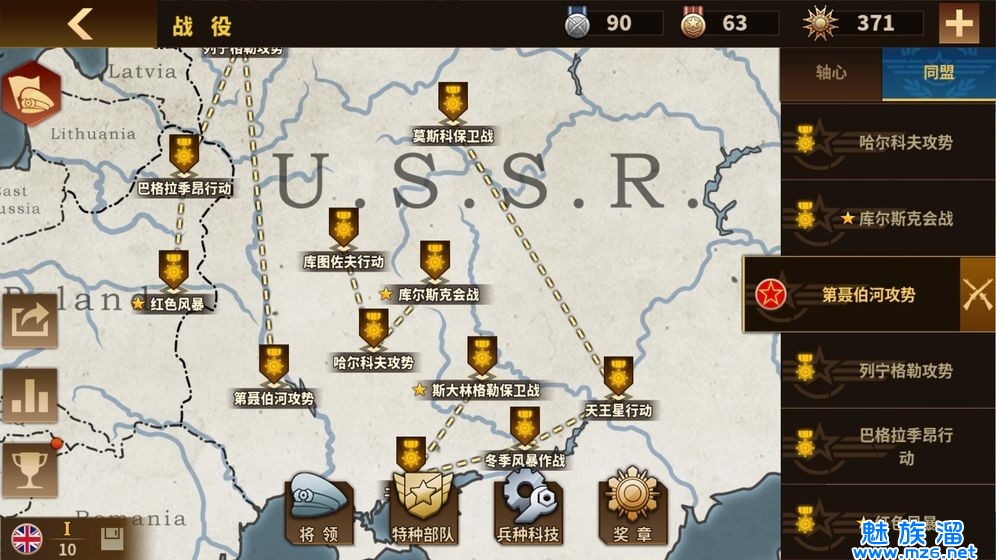This screenshot has height=560, width=996.
Task: Open the 将领 generals menu
Action: click(x=319, y=509)
